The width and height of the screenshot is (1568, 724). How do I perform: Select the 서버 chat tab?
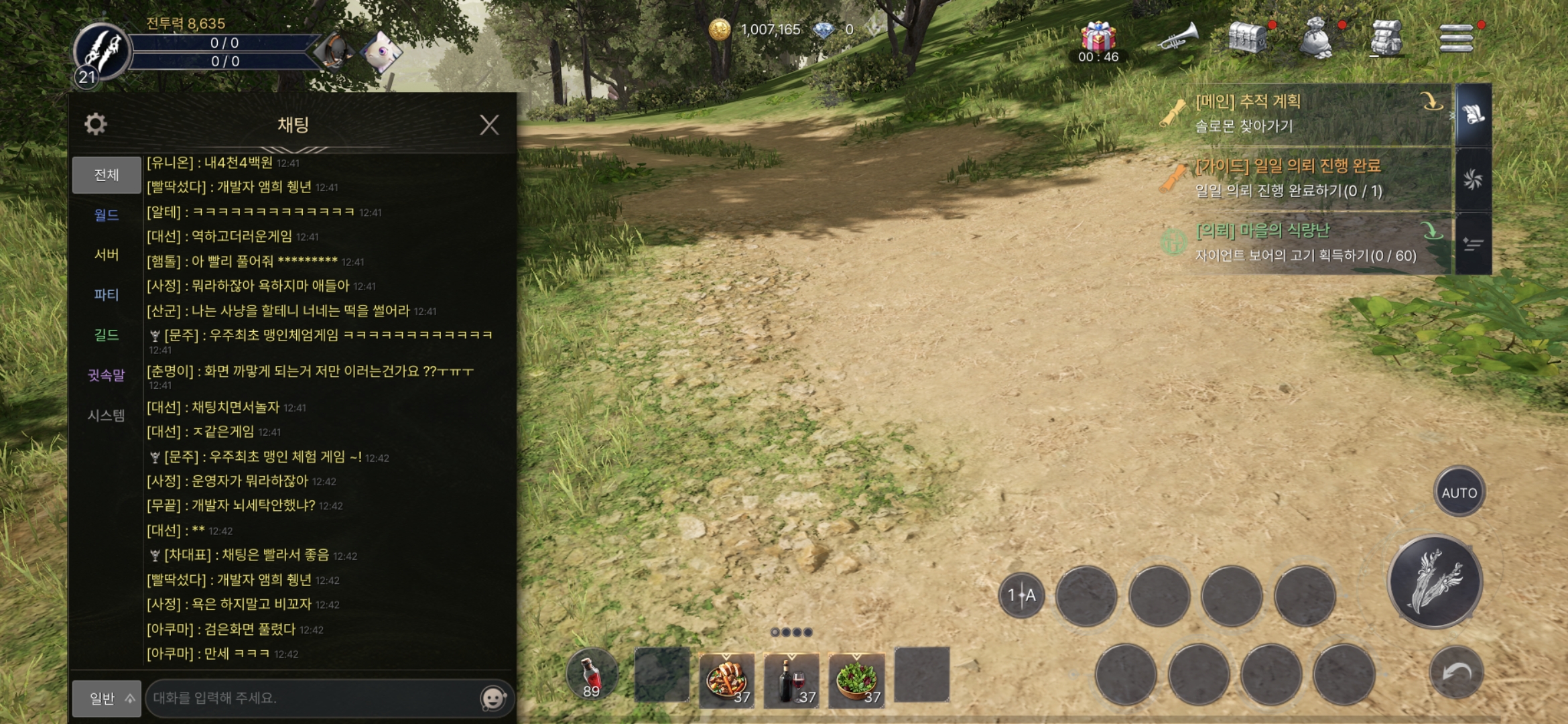(107, 255)
